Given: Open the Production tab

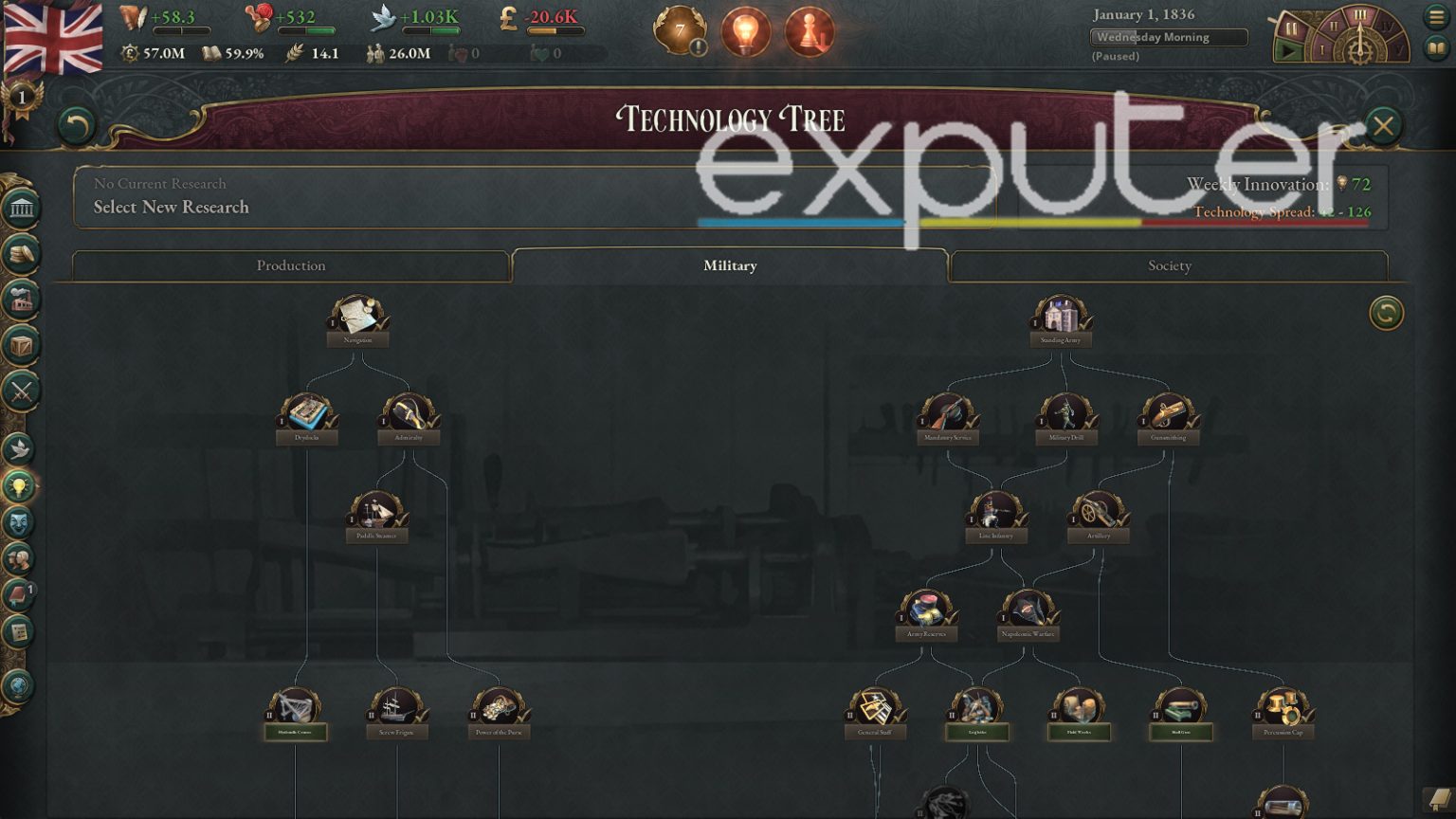Looking at the screenshot, I should [x=290, y=266].
